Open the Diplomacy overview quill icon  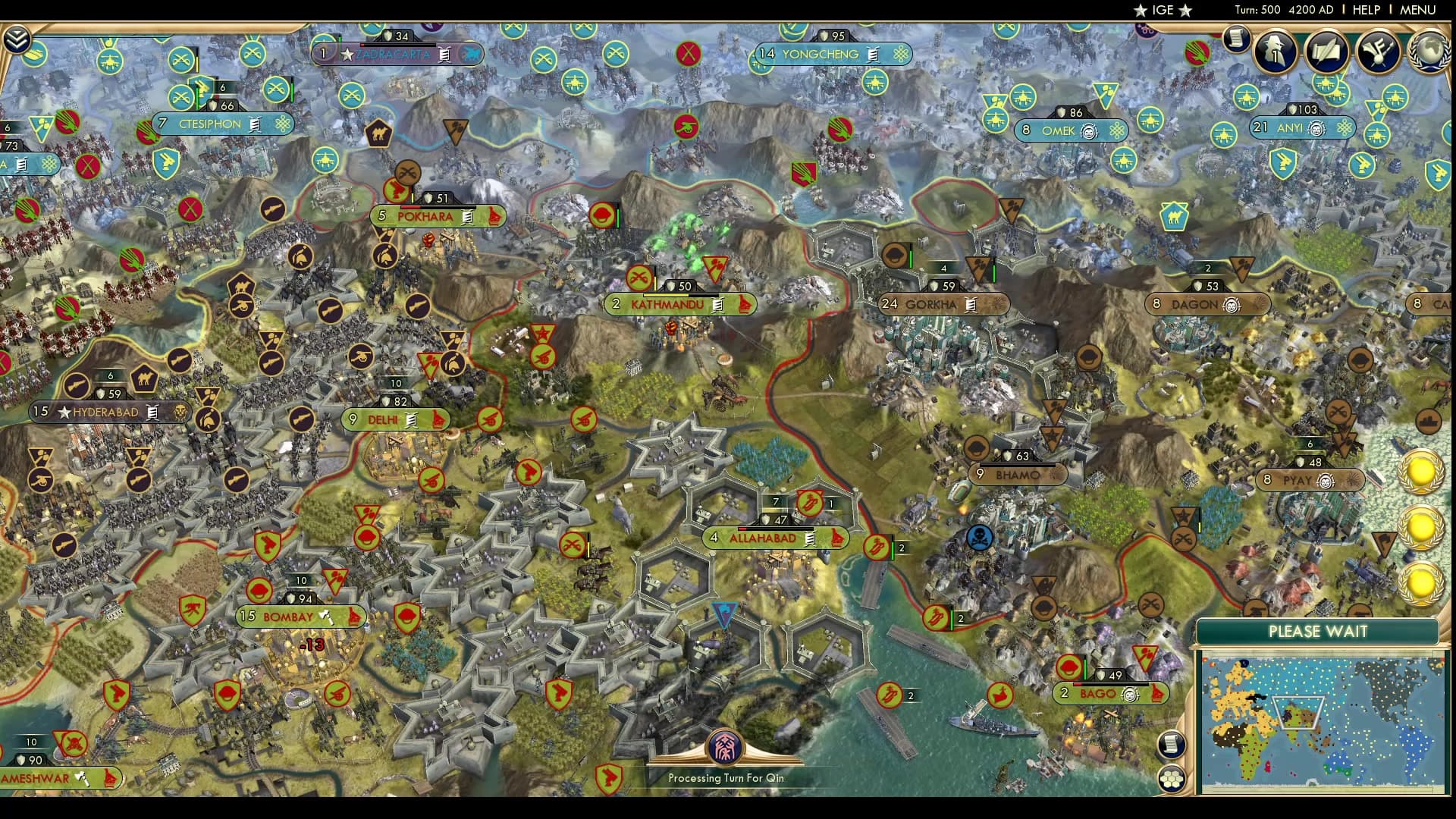pyautogui.click(x=1327, y=53)
